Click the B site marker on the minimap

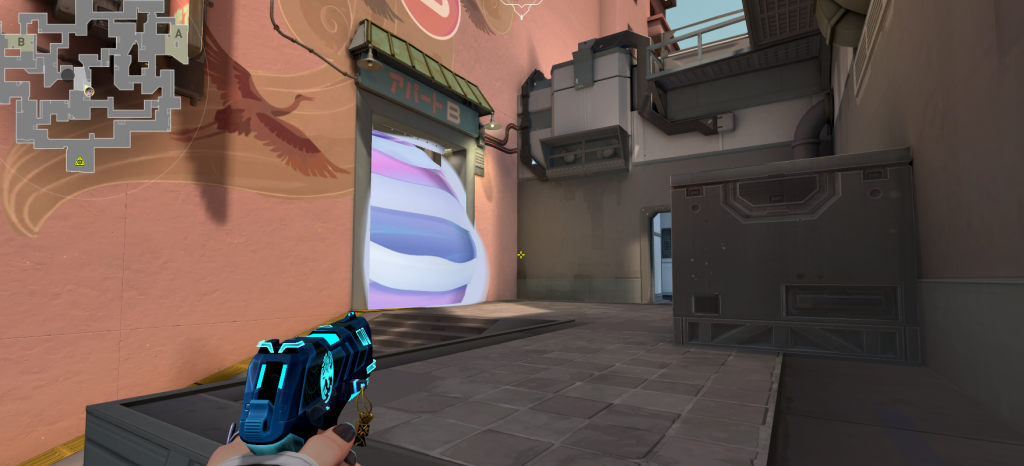coord(20,42)
